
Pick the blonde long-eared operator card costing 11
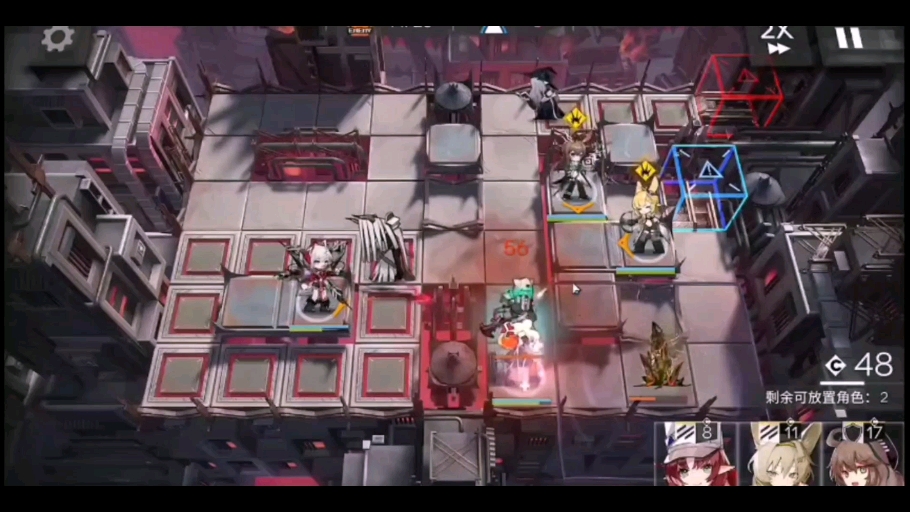coord(779,455)
